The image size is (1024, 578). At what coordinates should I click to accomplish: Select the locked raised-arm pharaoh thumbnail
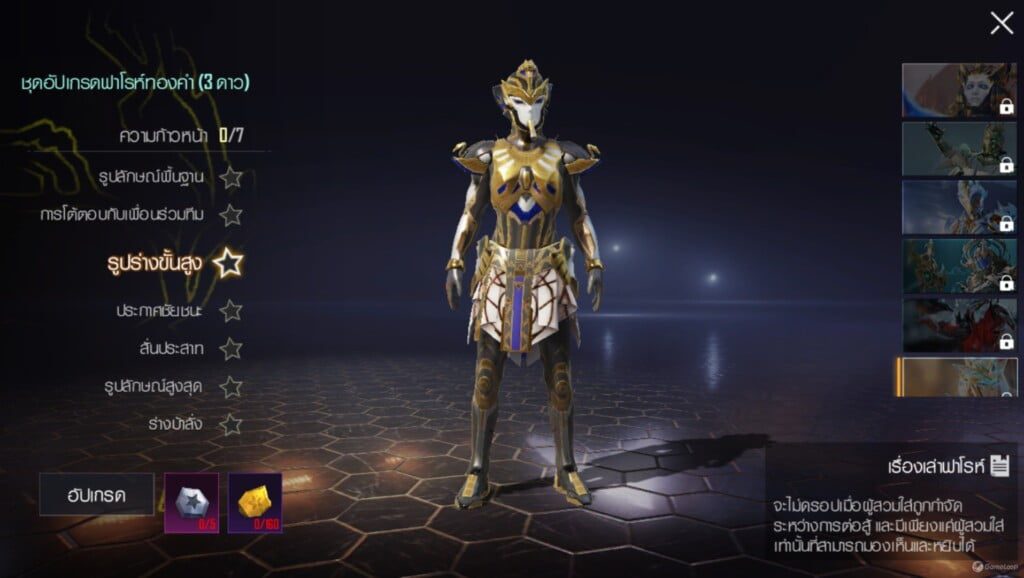958,149
